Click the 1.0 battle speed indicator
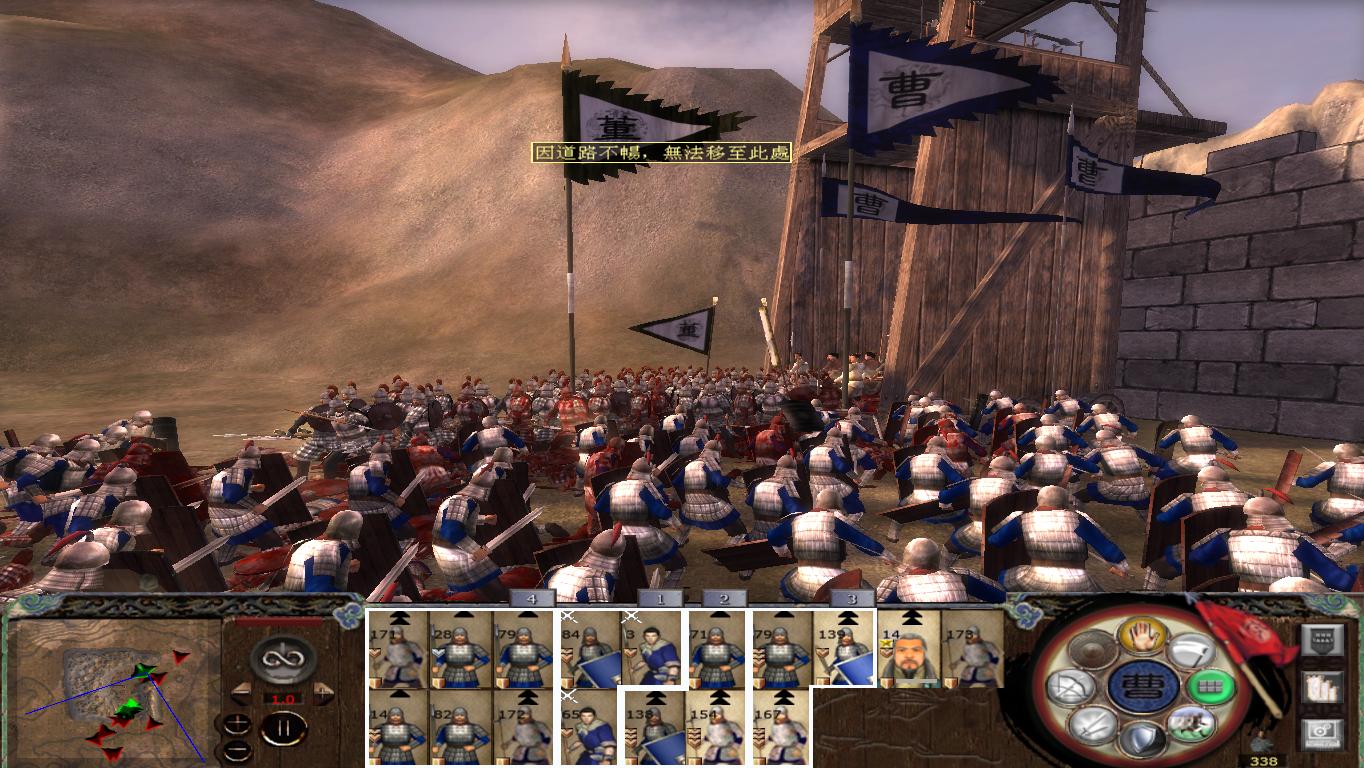Screen dimensions: 1364x768 [x=283, y=699]
